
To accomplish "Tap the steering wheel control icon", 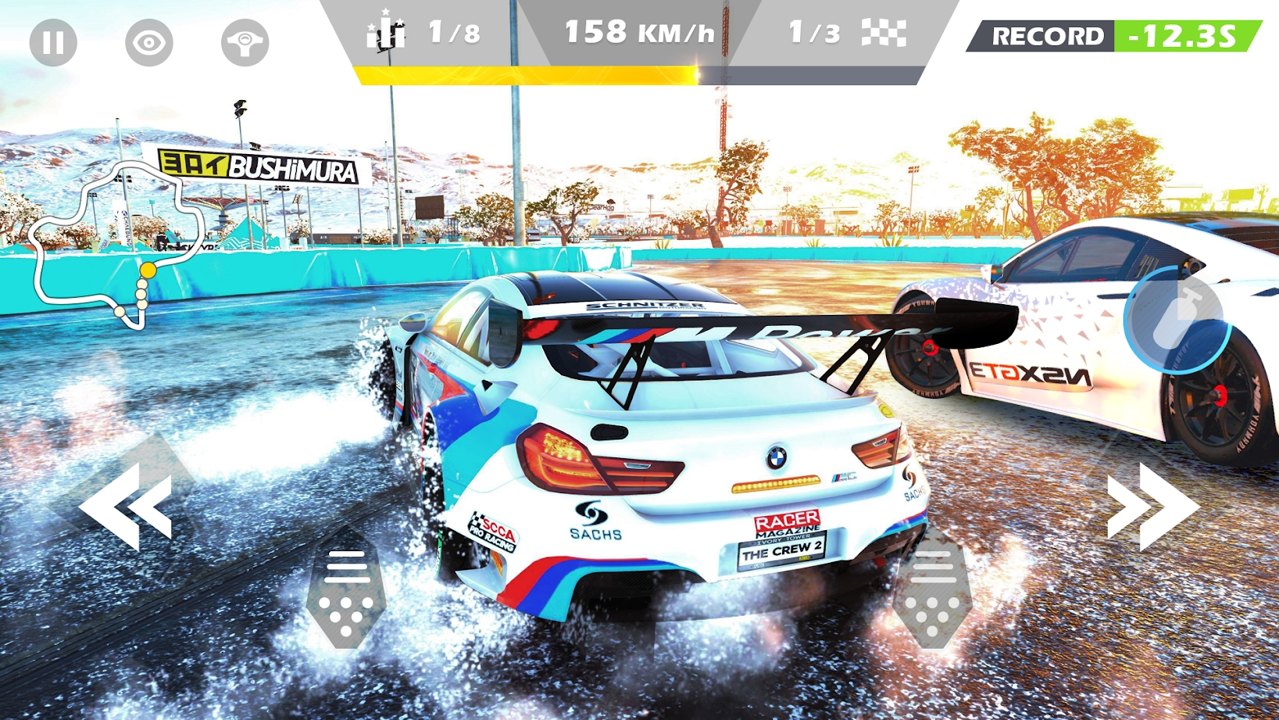I will [245, 44].
